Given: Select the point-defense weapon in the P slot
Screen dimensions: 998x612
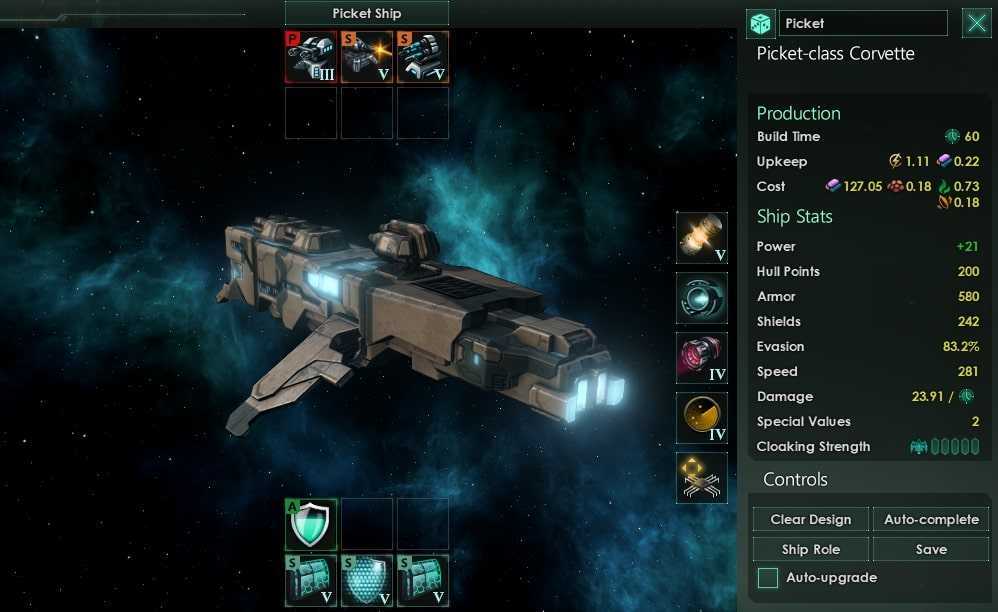Looking at the screenshot, I should [x=311, y=58].
